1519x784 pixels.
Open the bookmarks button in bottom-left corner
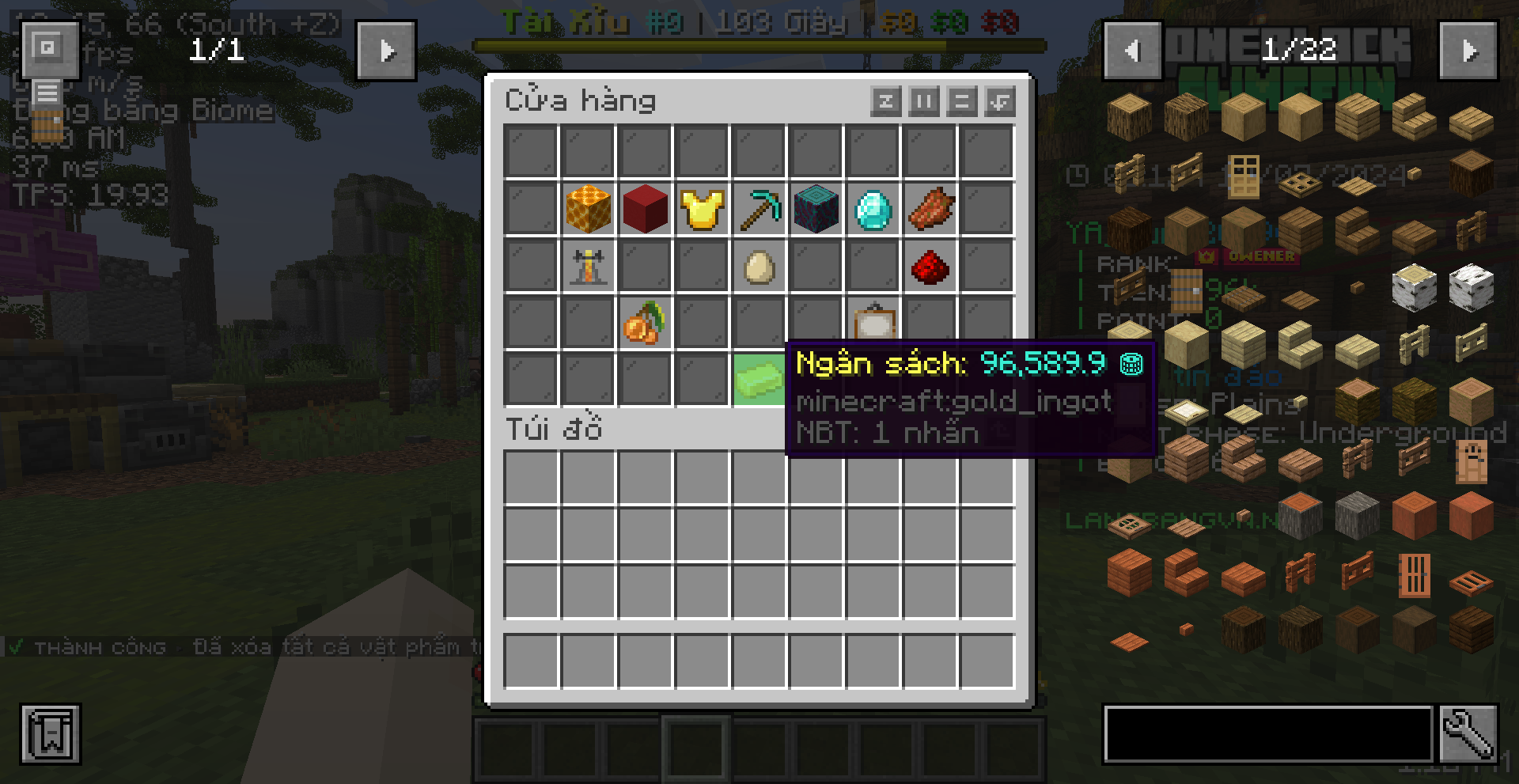(x=51, y=735)
